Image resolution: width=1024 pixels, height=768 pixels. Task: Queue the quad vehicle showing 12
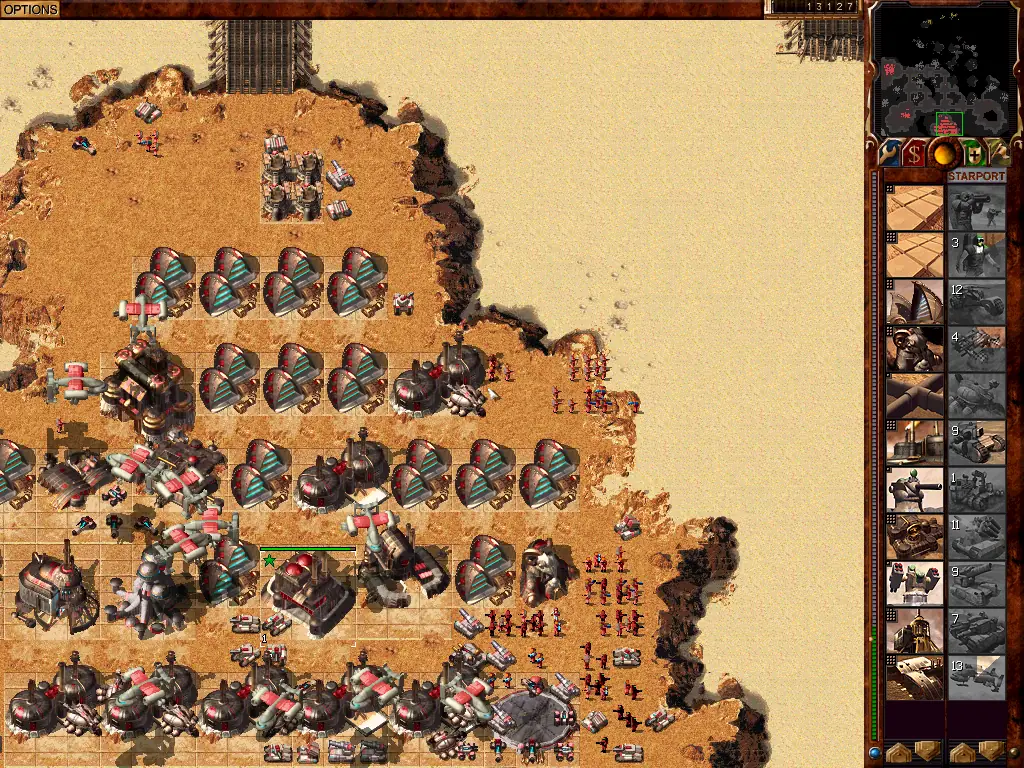976,302
